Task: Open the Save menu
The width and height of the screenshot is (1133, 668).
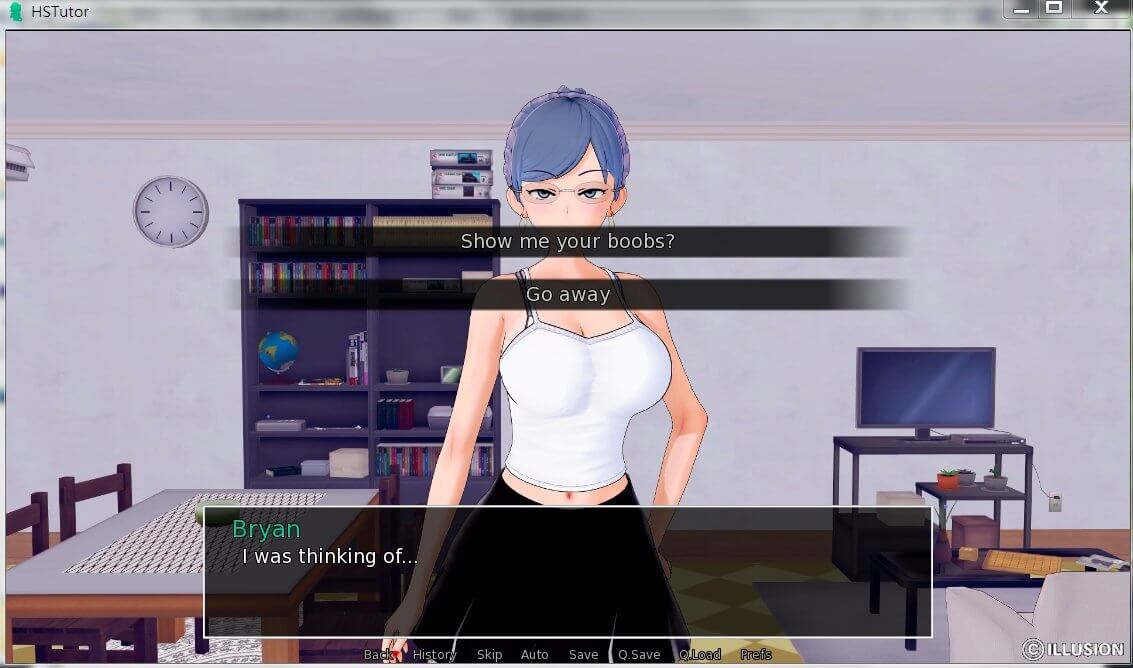Action: click(x=583, y=654)
